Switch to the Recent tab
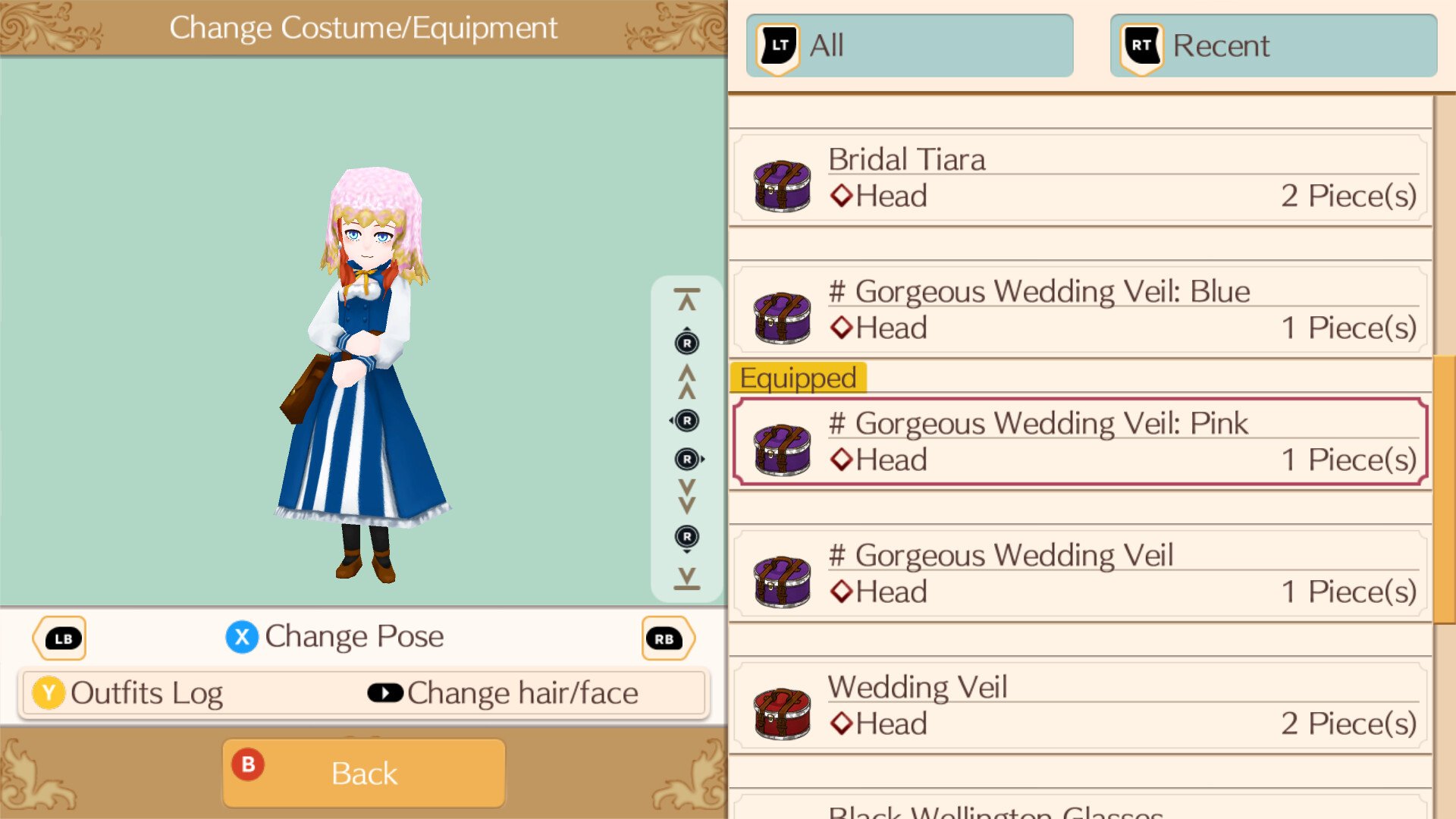 pyautogui.click(x=1272, y=45)
